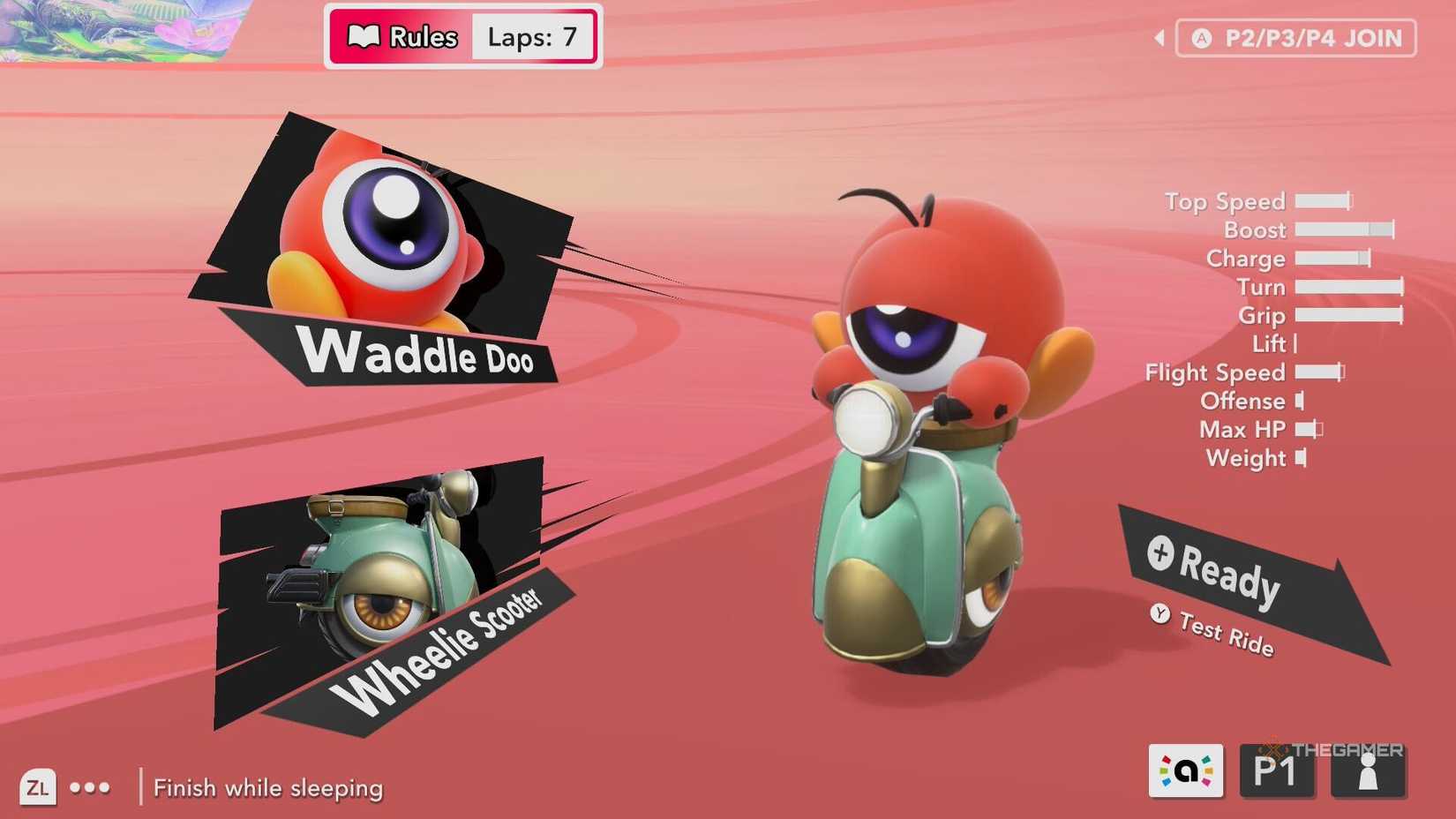Click the A button icon in P2/P3/P4 JOIN
The height and width of the screenshot is (819, 1456).
pos(1202,38)
